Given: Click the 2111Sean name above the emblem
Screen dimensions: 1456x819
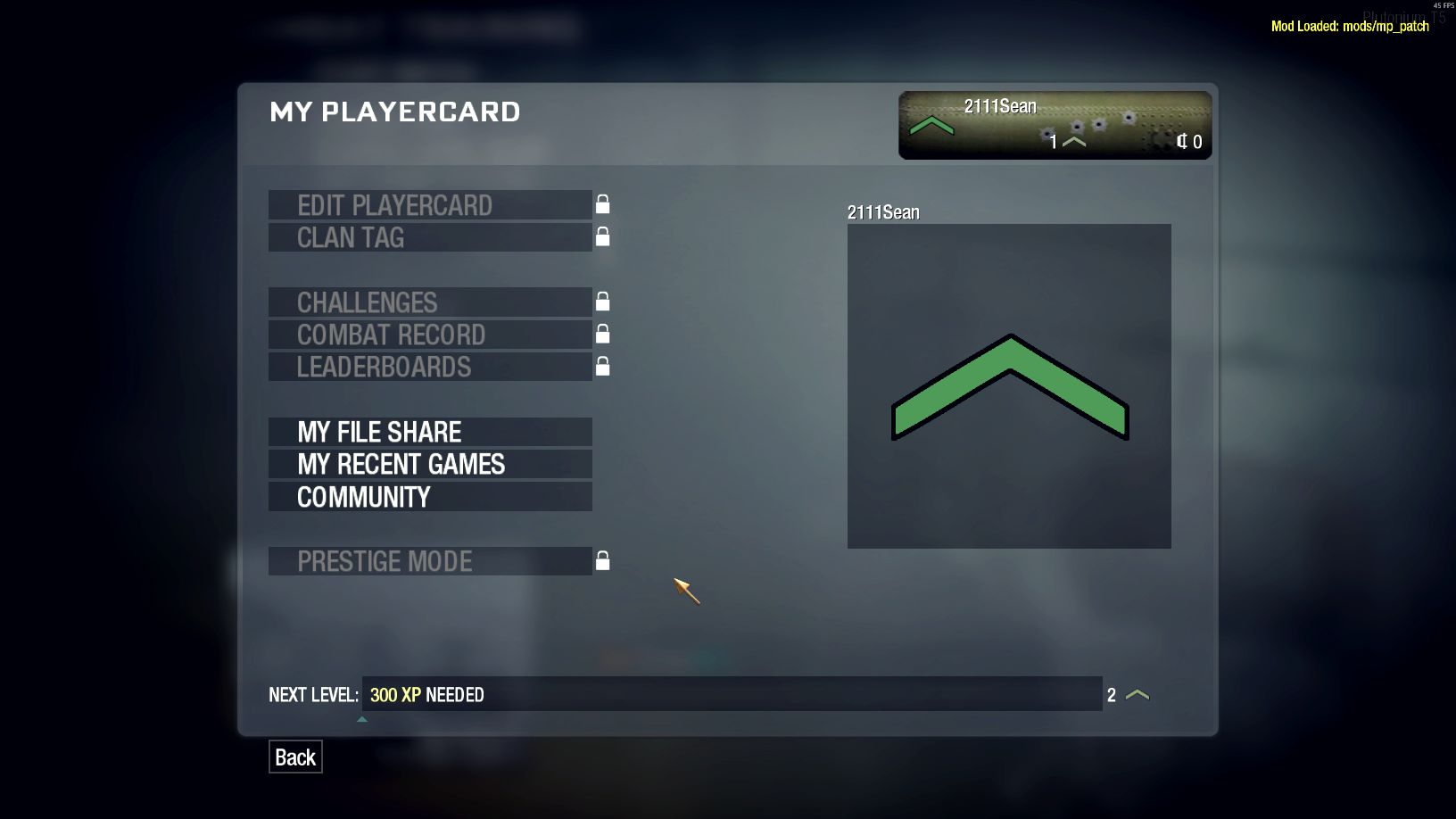Looking at the screenshot, I should coord(882,211).
